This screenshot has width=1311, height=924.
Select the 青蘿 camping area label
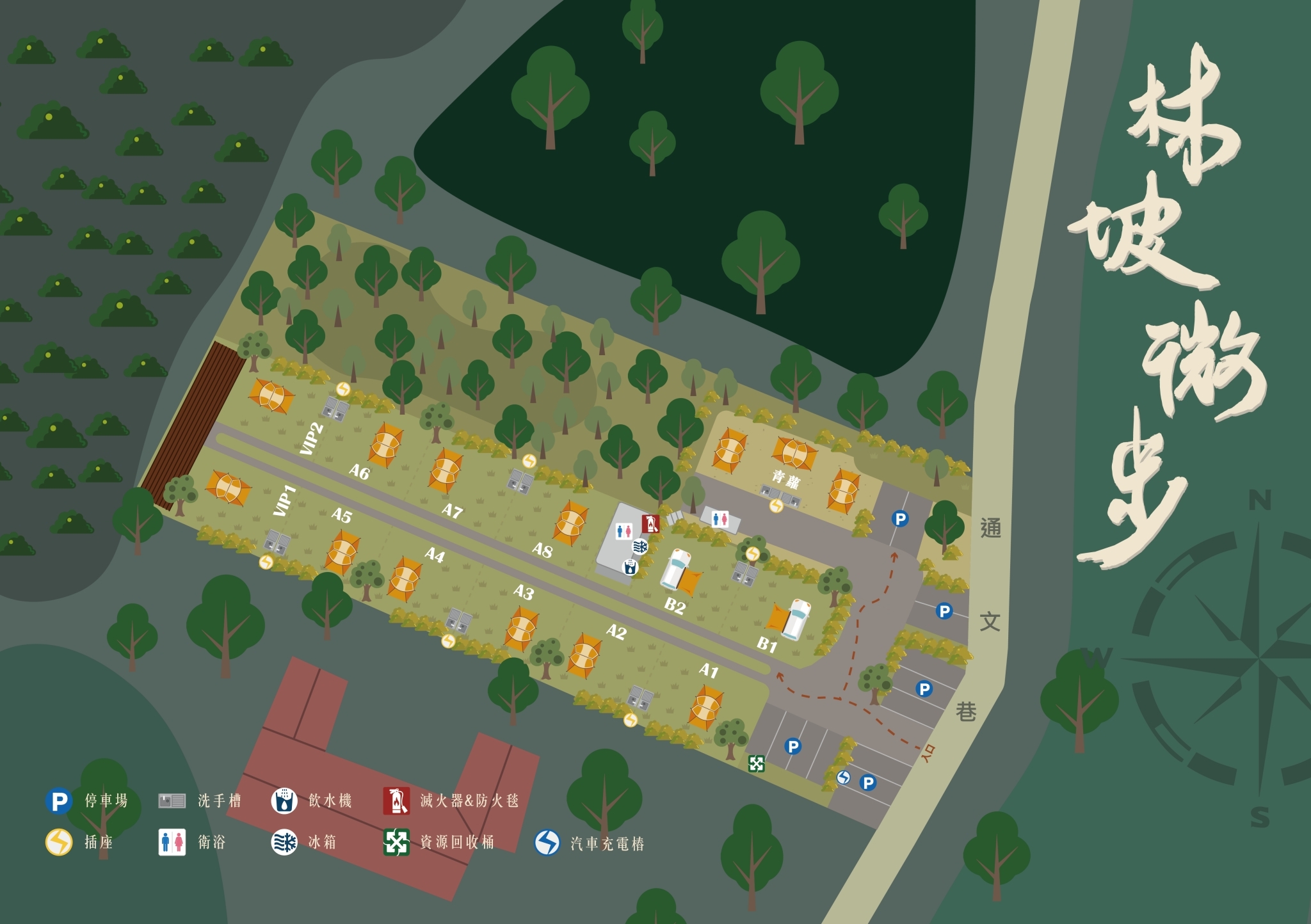[785, 478]
